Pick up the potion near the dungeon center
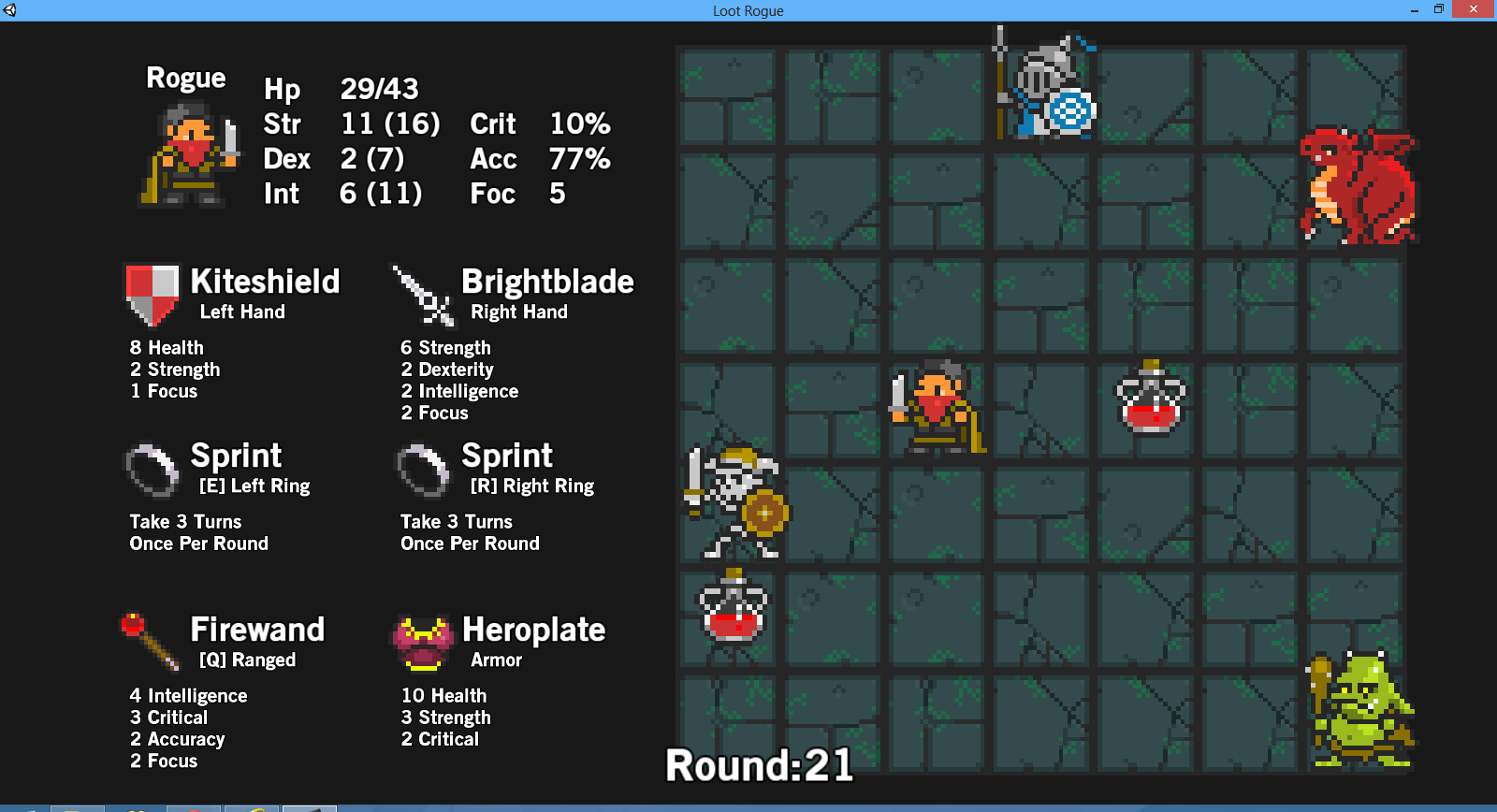The image size is (1497, 812). point(1149,400)
